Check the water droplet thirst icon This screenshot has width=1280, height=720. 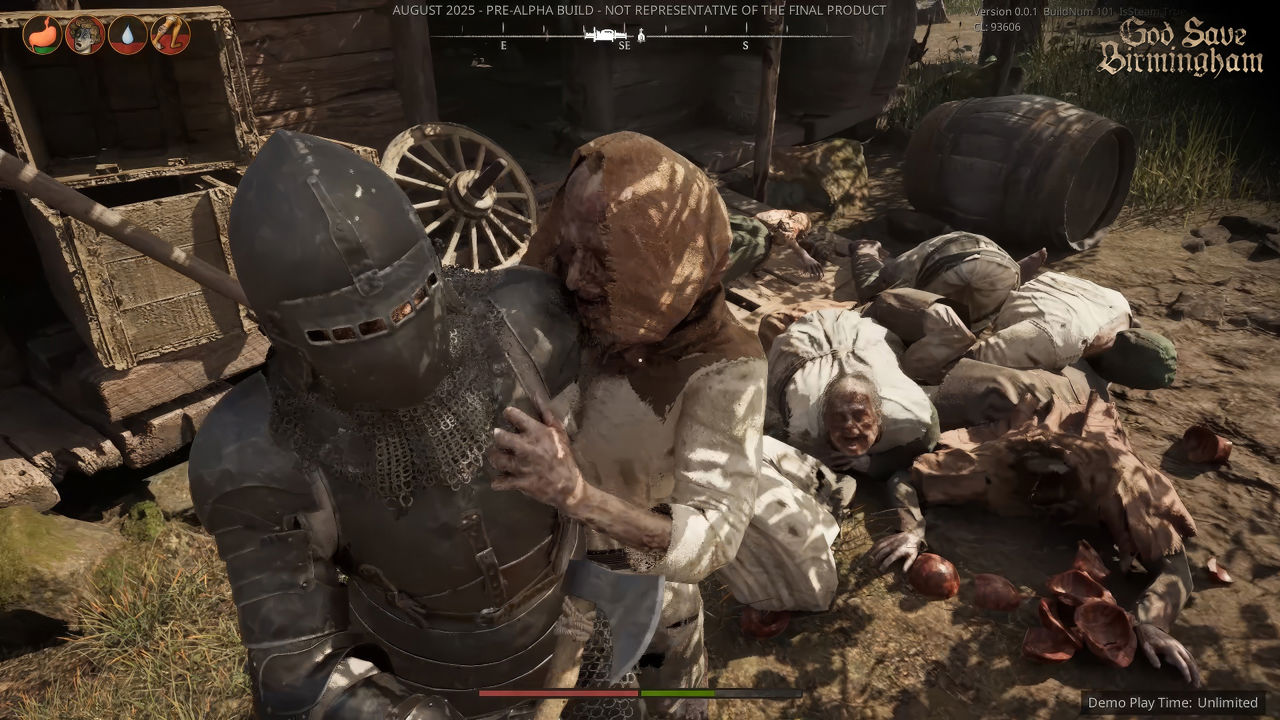(128, 35)
